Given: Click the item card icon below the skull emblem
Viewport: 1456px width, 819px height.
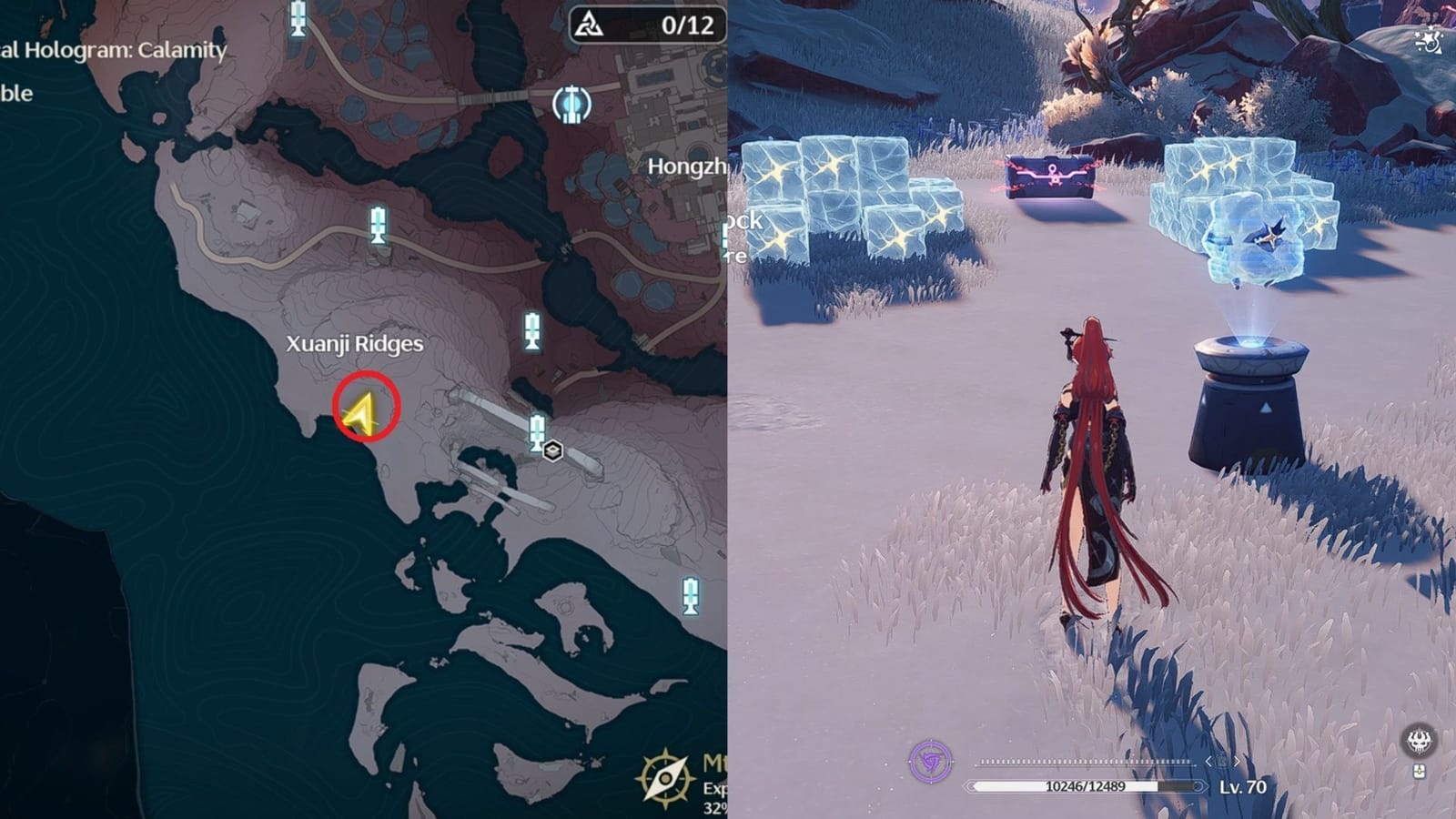Looking at the screenshot, I should (x=1418, y=772).
